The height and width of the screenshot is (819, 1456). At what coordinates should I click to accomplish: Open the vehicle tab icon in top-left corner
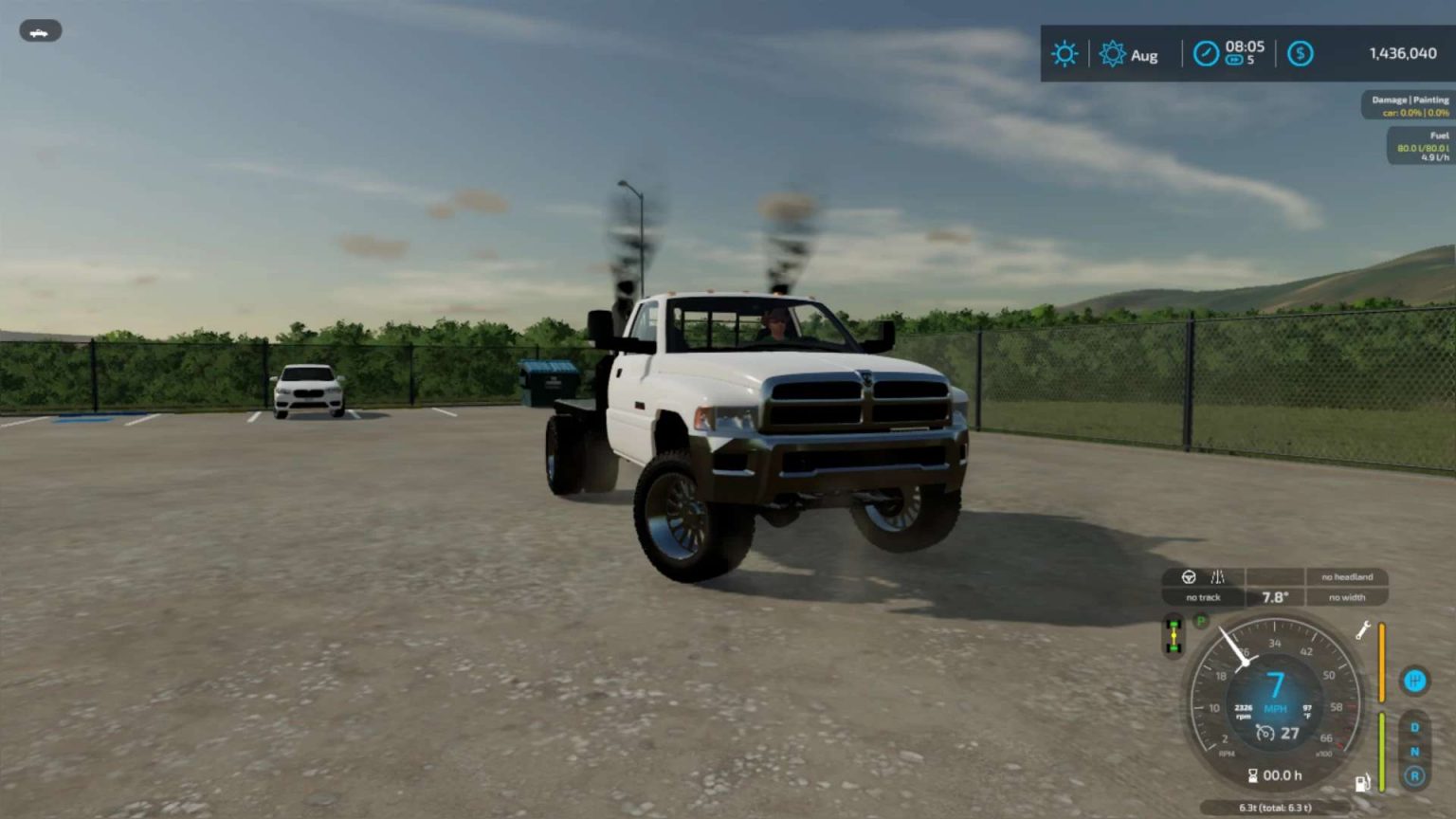pos(41,30)
